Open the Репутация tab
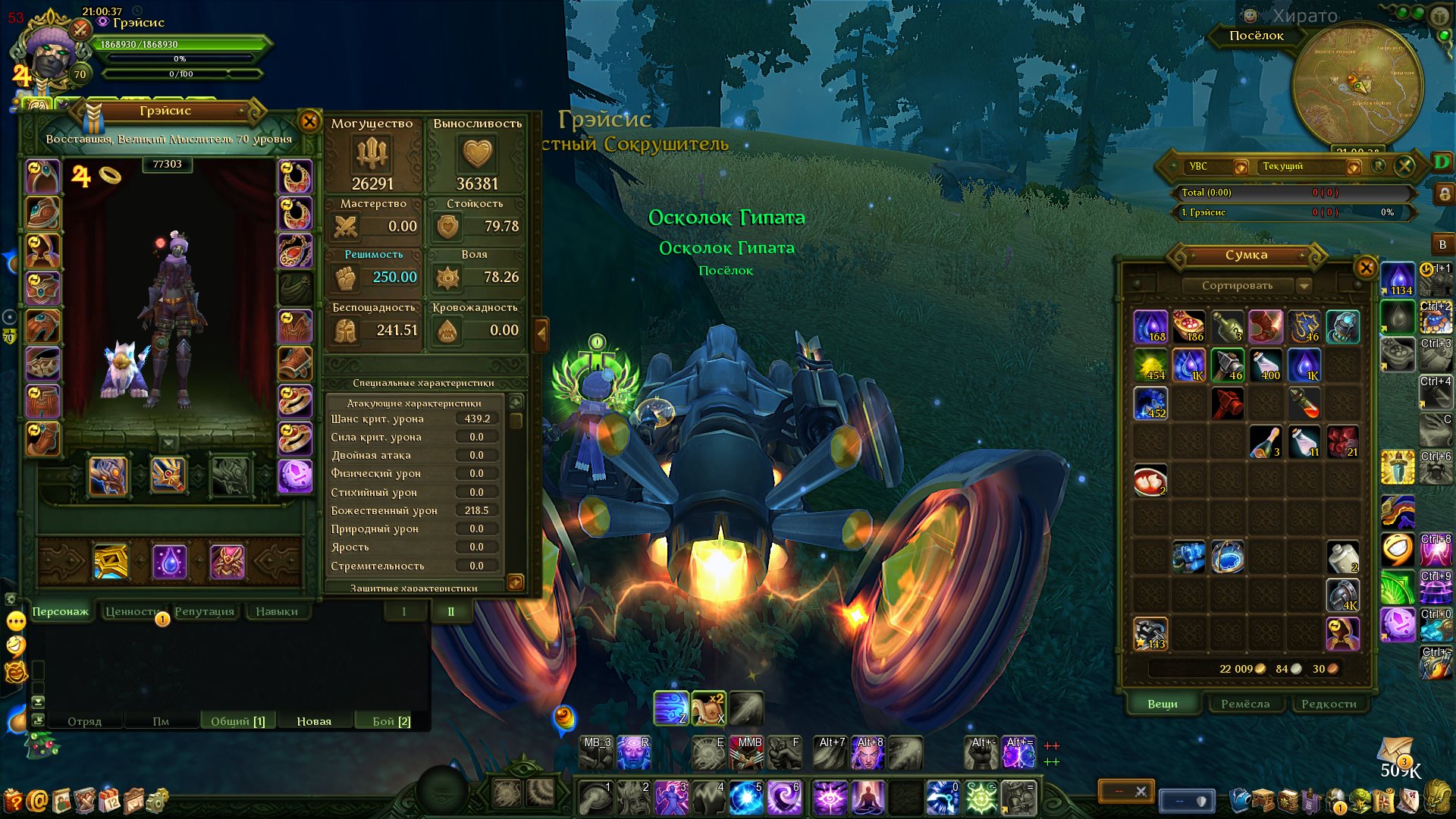 pyautogui.click(x=204, y=612)
